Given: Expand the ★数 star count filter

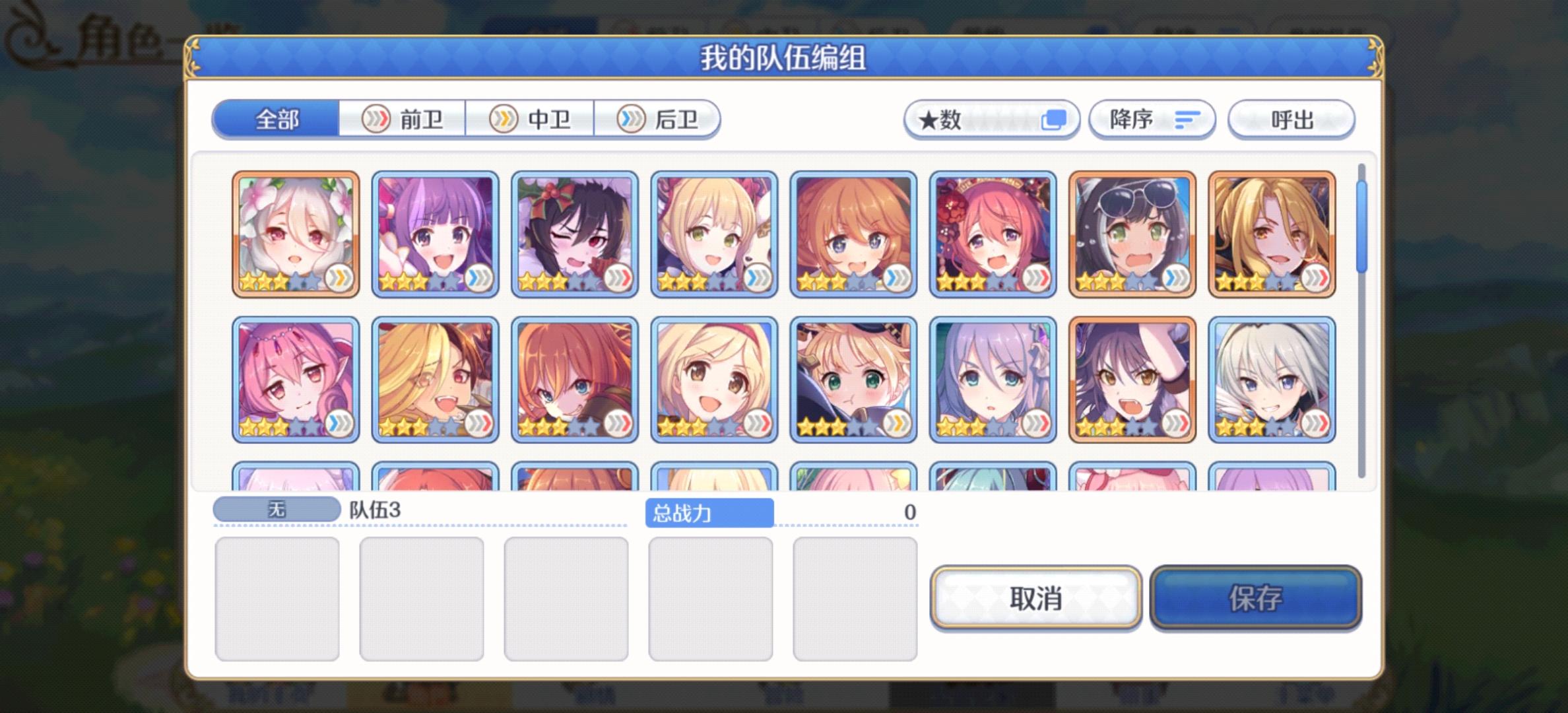Looking at the screenshot, I should pos(970,119).
